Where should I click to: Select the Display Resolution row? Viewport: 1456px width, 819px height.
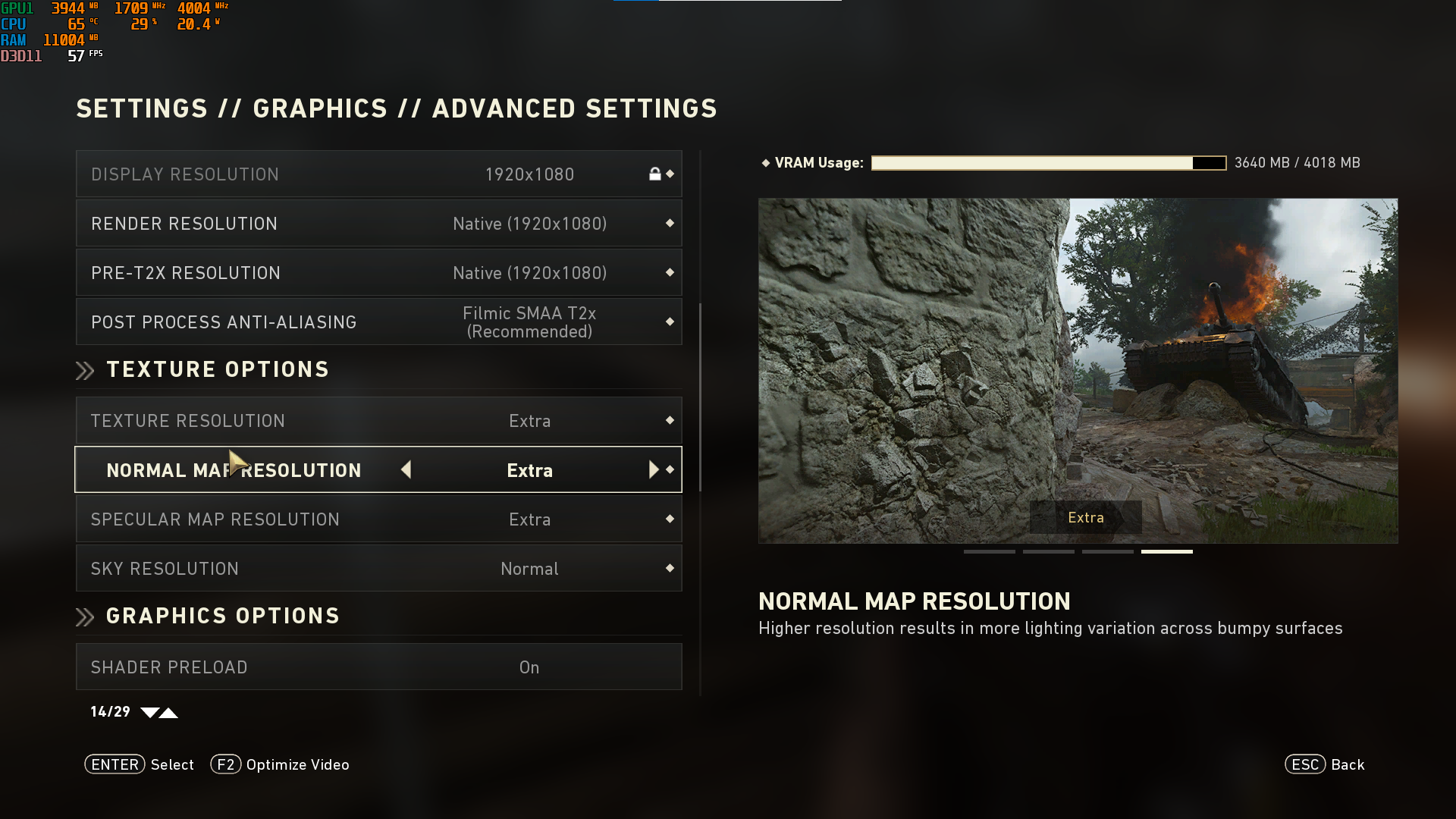(x=378, y=174)
